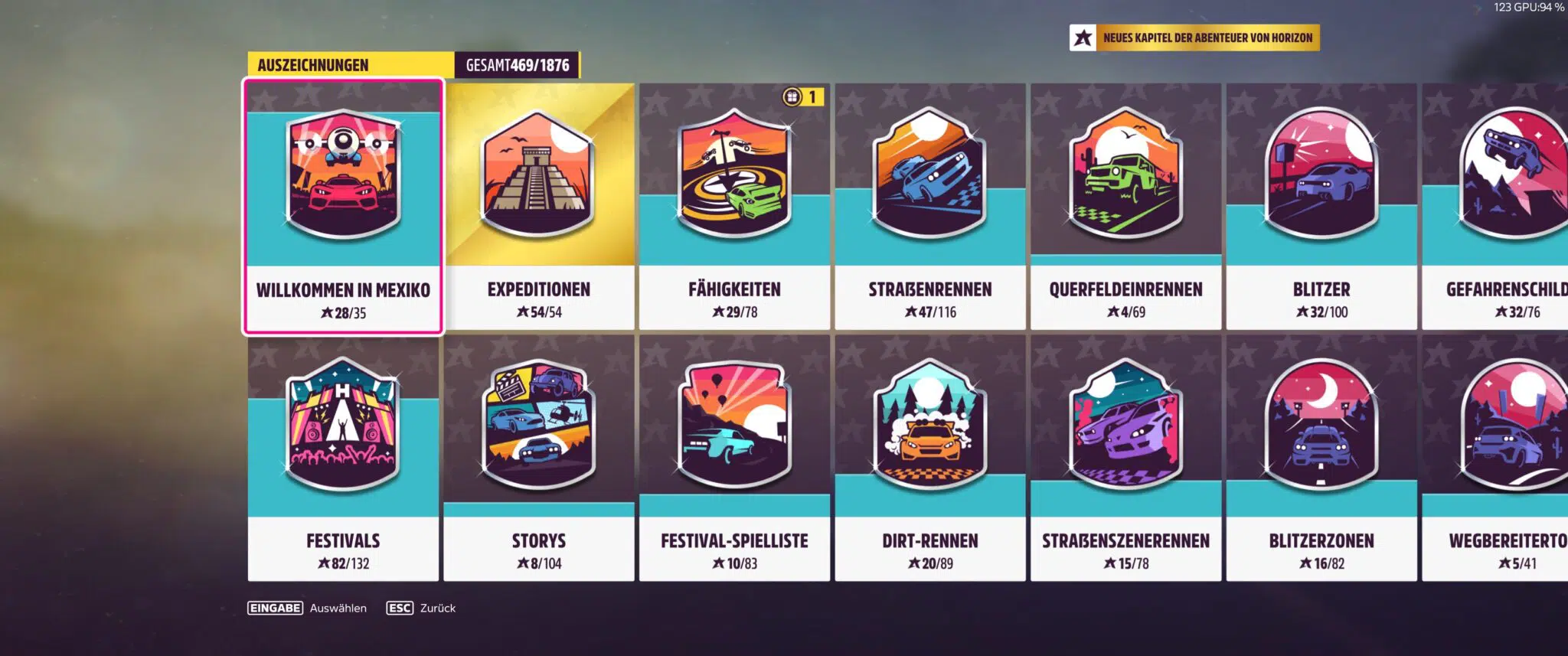Screen dimensions: 1568x656
Task: Open the Straßenszenerennen category
Action: click(x=1125, y=458)
